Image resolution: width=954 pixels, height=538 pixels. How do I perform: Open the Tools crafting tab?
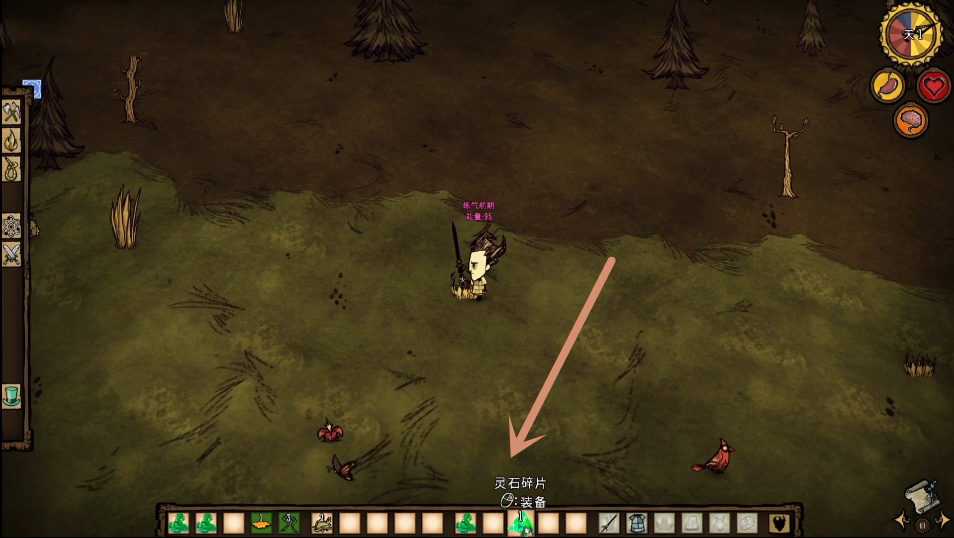pyautogui.click(x=12, y=111)
